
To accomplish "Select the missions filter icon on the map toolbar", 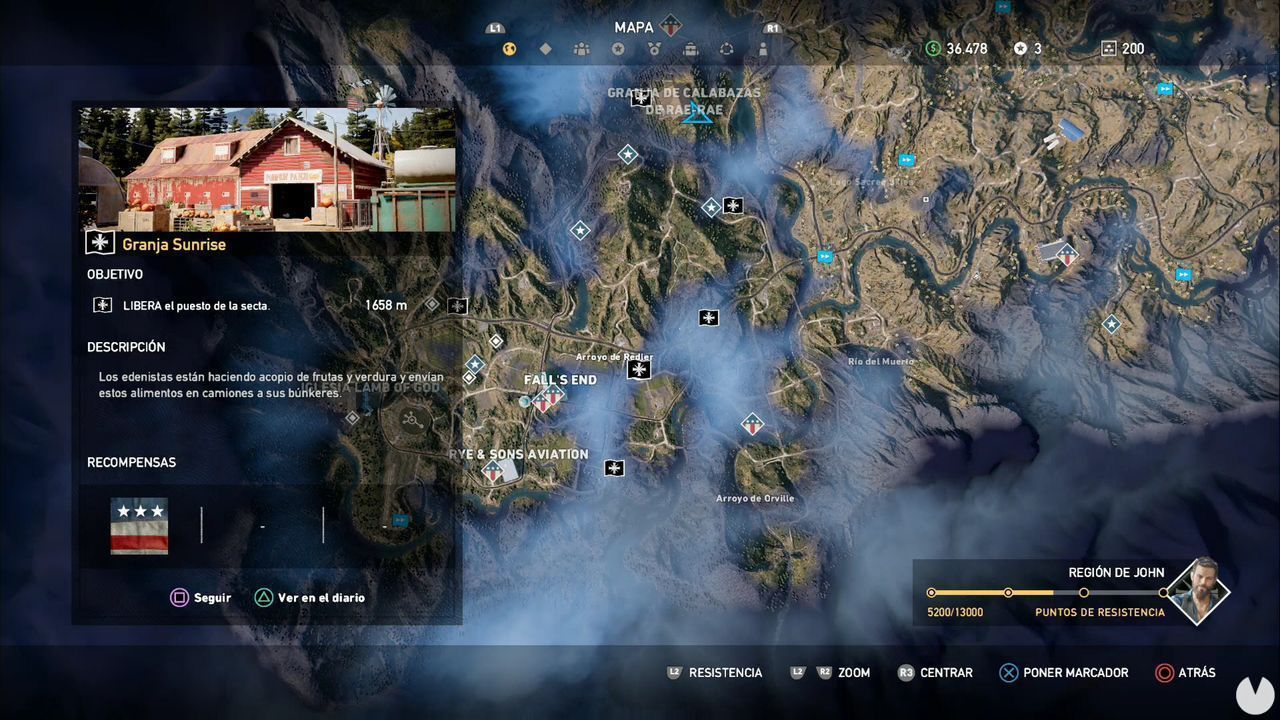I will coord(510,48).
